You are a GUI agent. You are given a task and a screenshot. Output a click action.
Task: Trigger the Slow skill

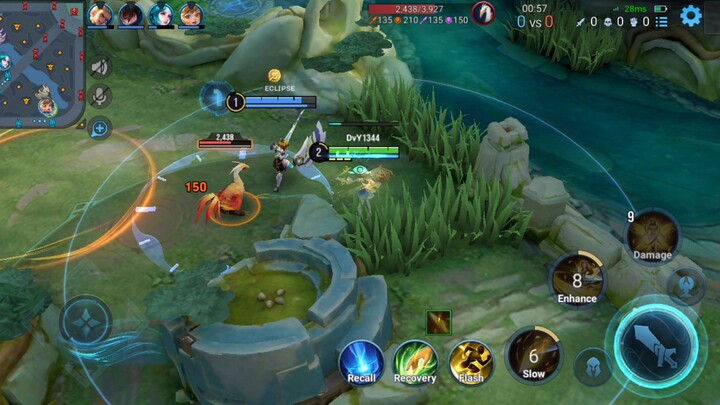pyautogui.click(x=533, y=355)
